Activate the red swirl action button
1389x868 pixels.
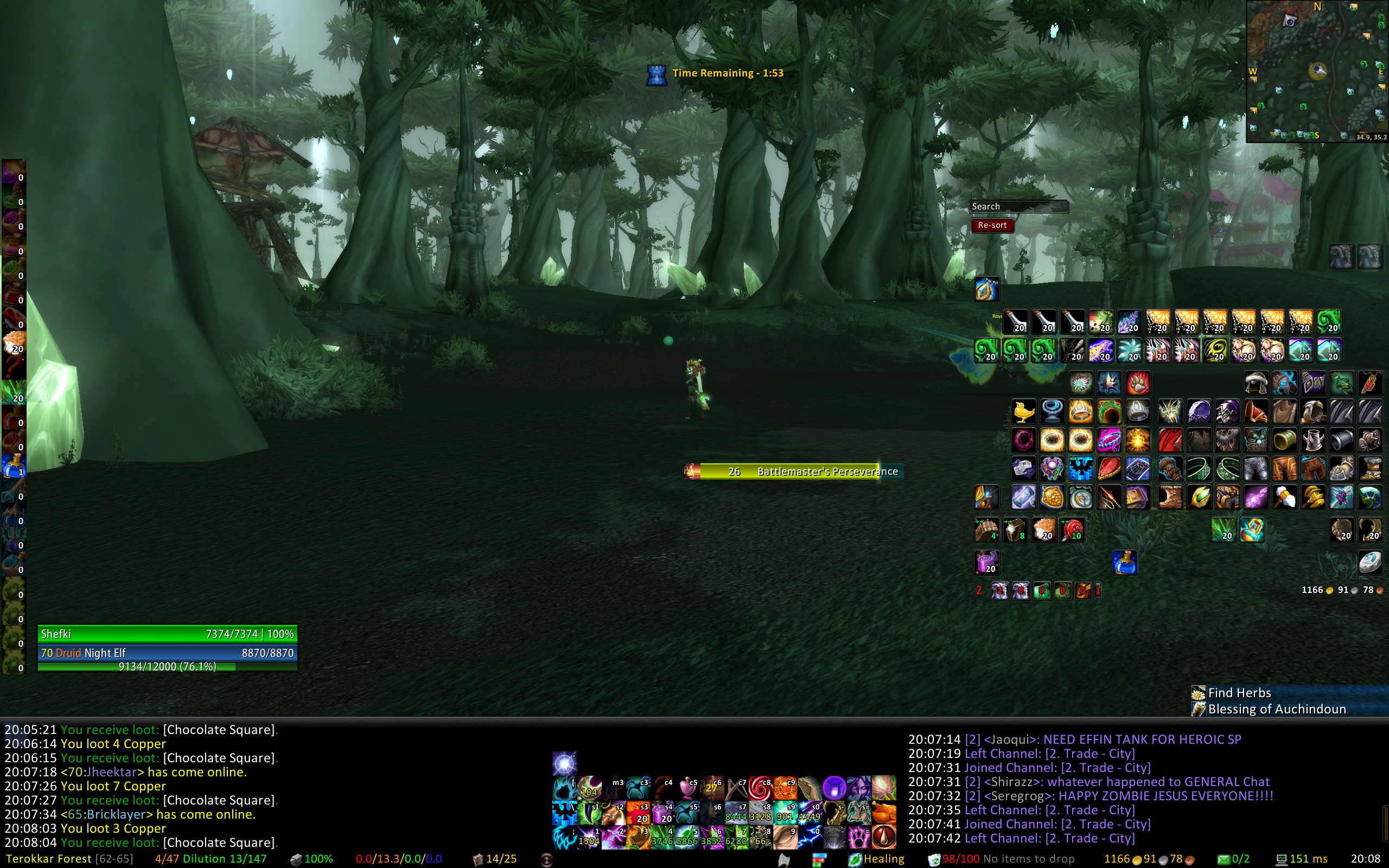pyautogui.click(x=760, y=788)
